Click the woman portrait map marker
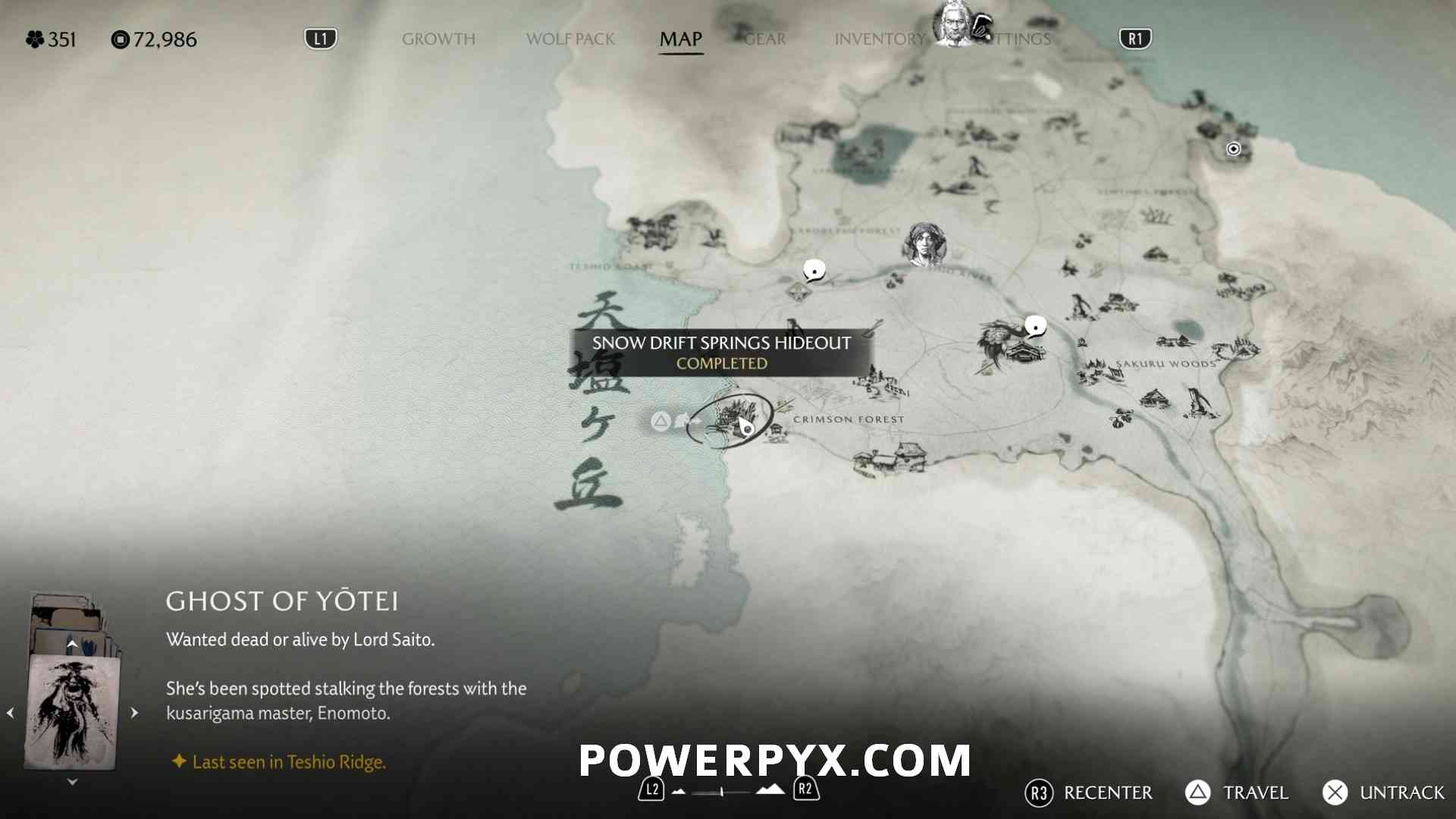1456x819 pixels. [x=924, y=244]
